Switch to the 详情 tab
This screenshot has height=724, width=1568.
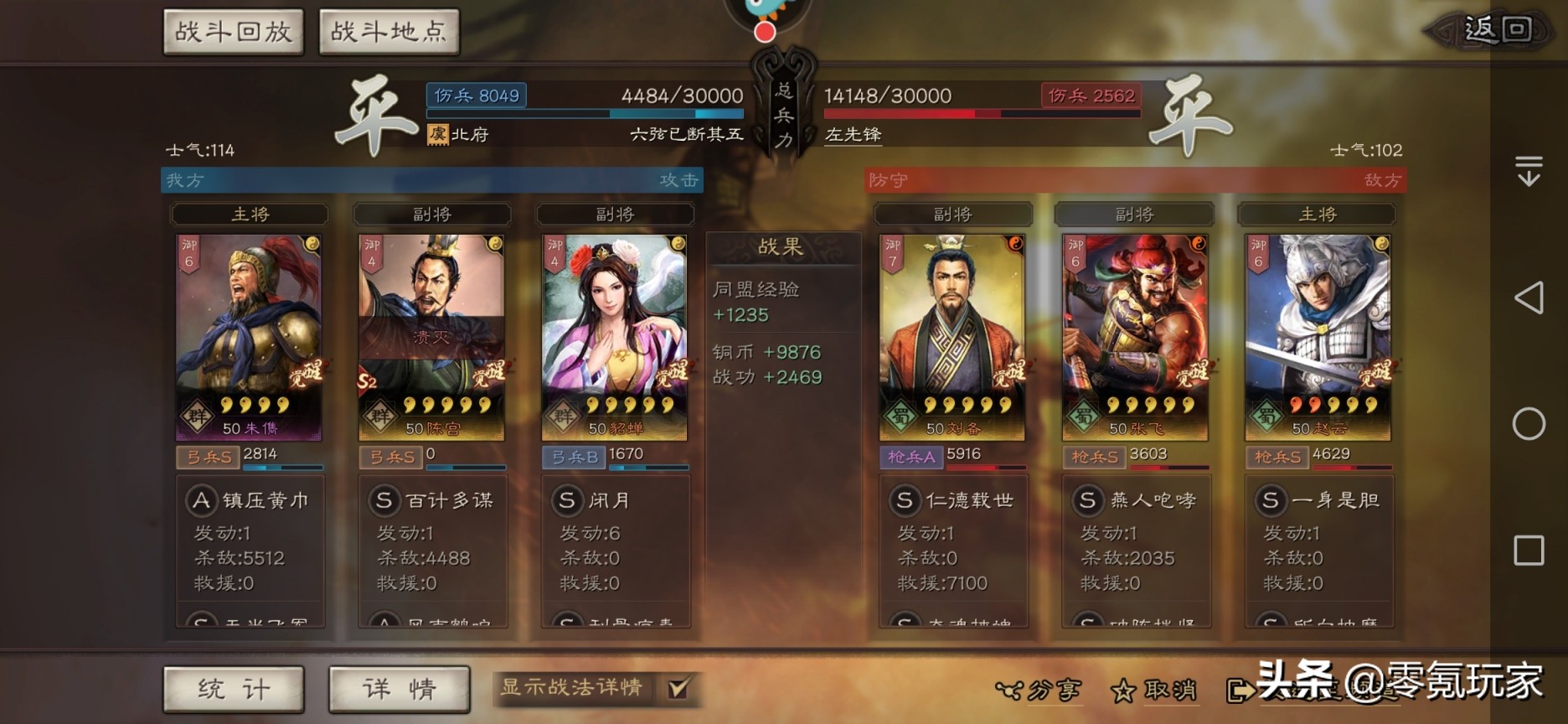[400, 689]
